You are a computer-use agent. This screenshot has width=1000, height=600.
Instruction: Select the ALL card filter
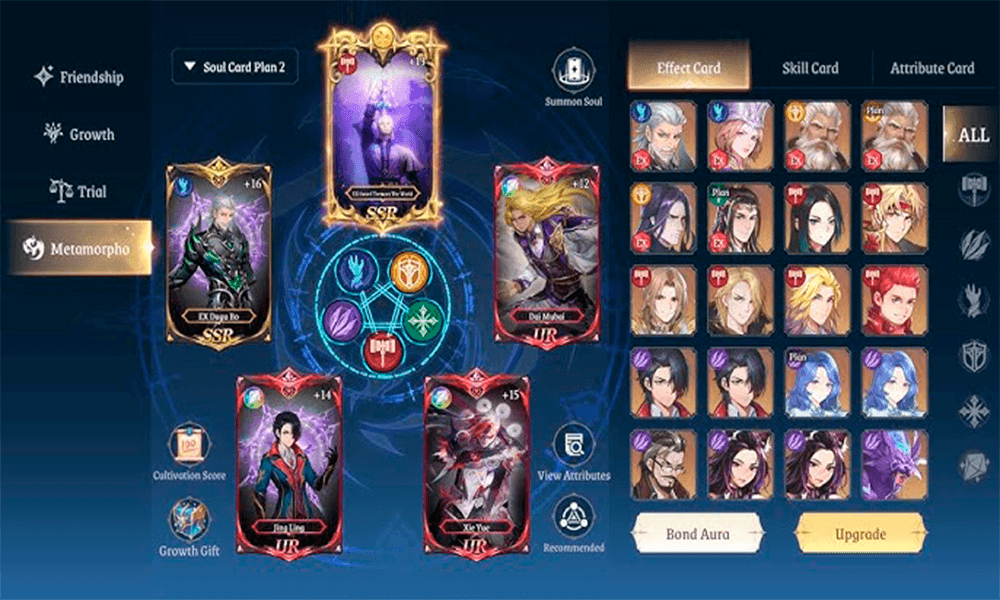pyautogui.click(x=972, y=134)
